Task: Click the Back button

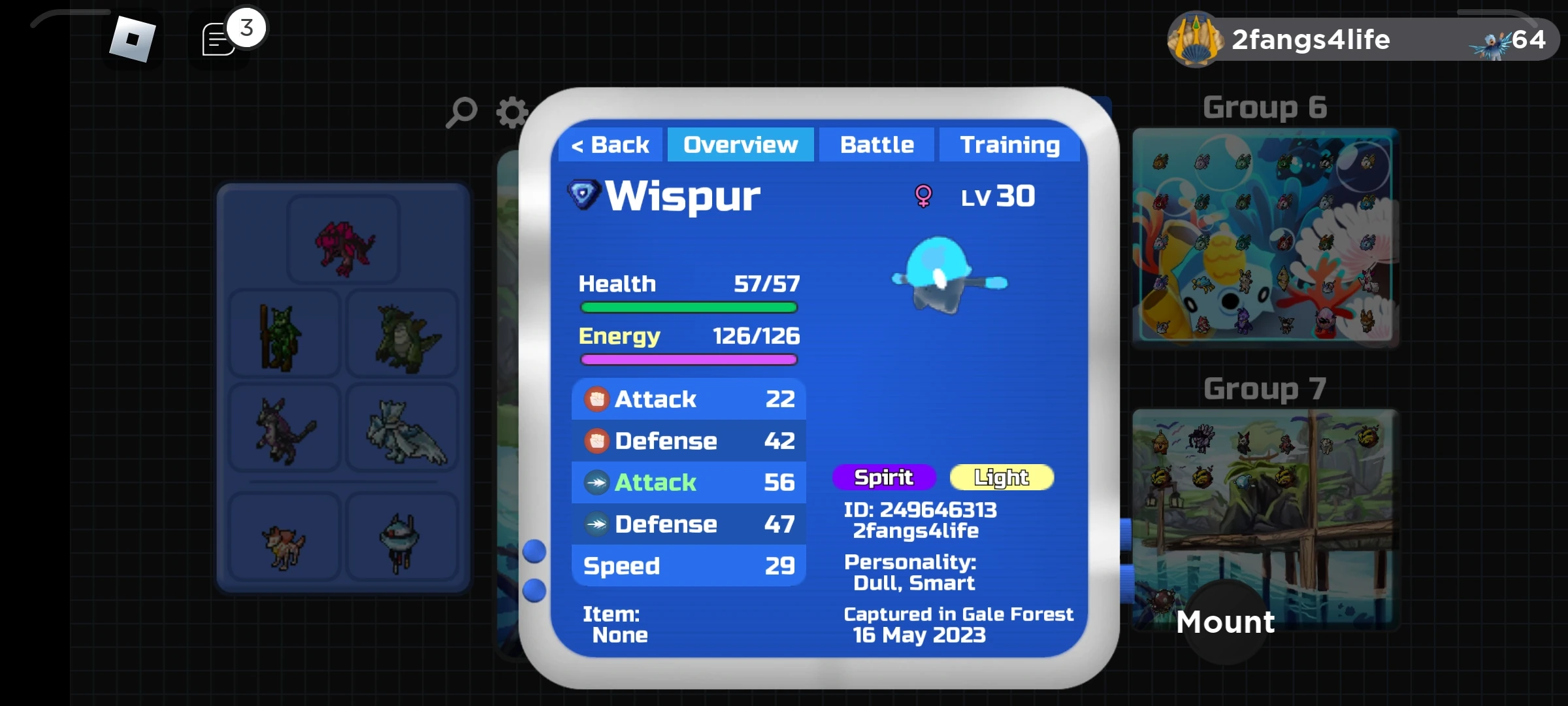Action: (x=610, y=144)
